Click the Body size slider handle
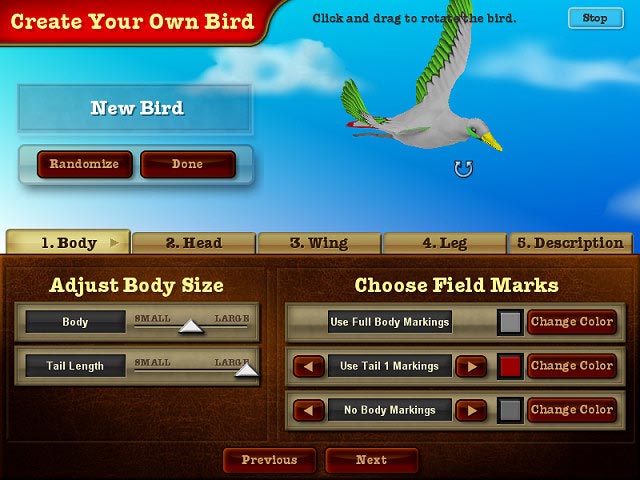This screenshot has width=640, height=480. coord(190,326)
